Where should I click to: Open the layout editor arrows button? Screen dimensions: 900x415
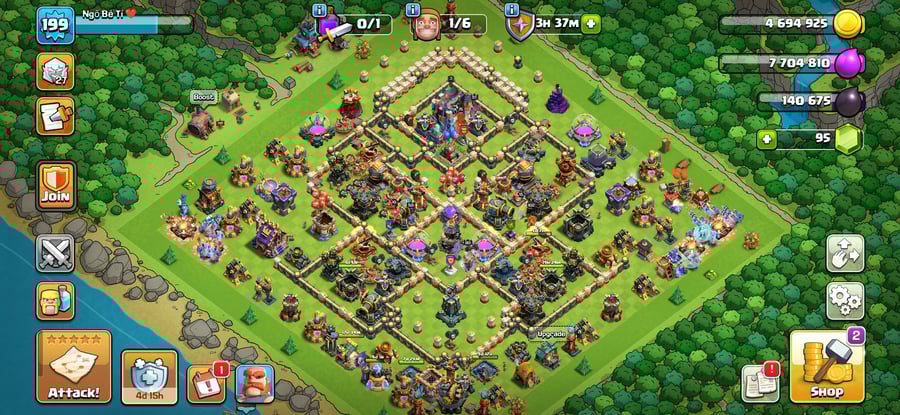click(x=844, y=253)
